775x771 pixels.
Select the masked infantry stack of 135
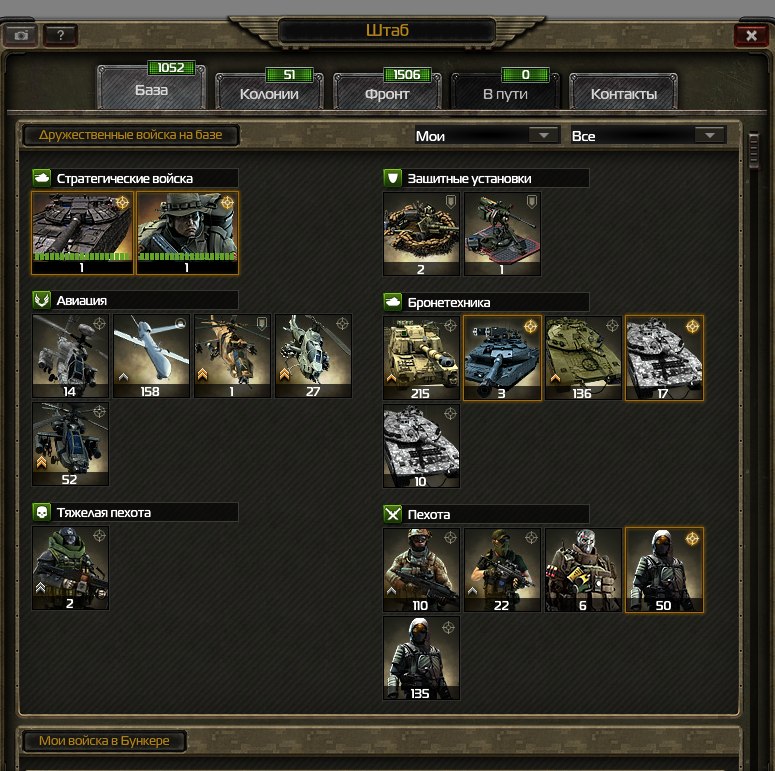click(x=421, y=657)
